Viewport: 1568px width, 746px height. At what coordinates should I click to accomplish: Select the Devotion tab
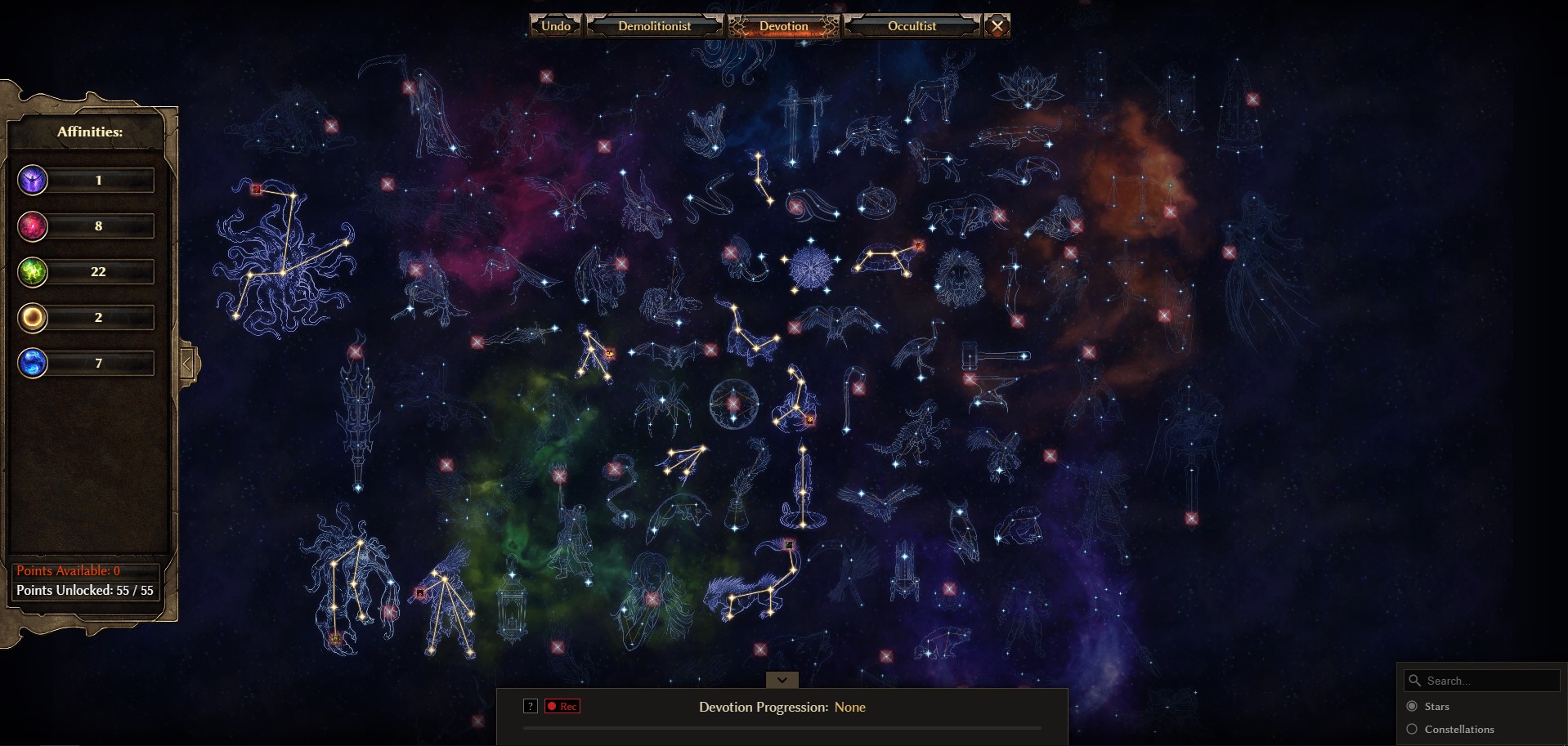(x=783, y=26)
